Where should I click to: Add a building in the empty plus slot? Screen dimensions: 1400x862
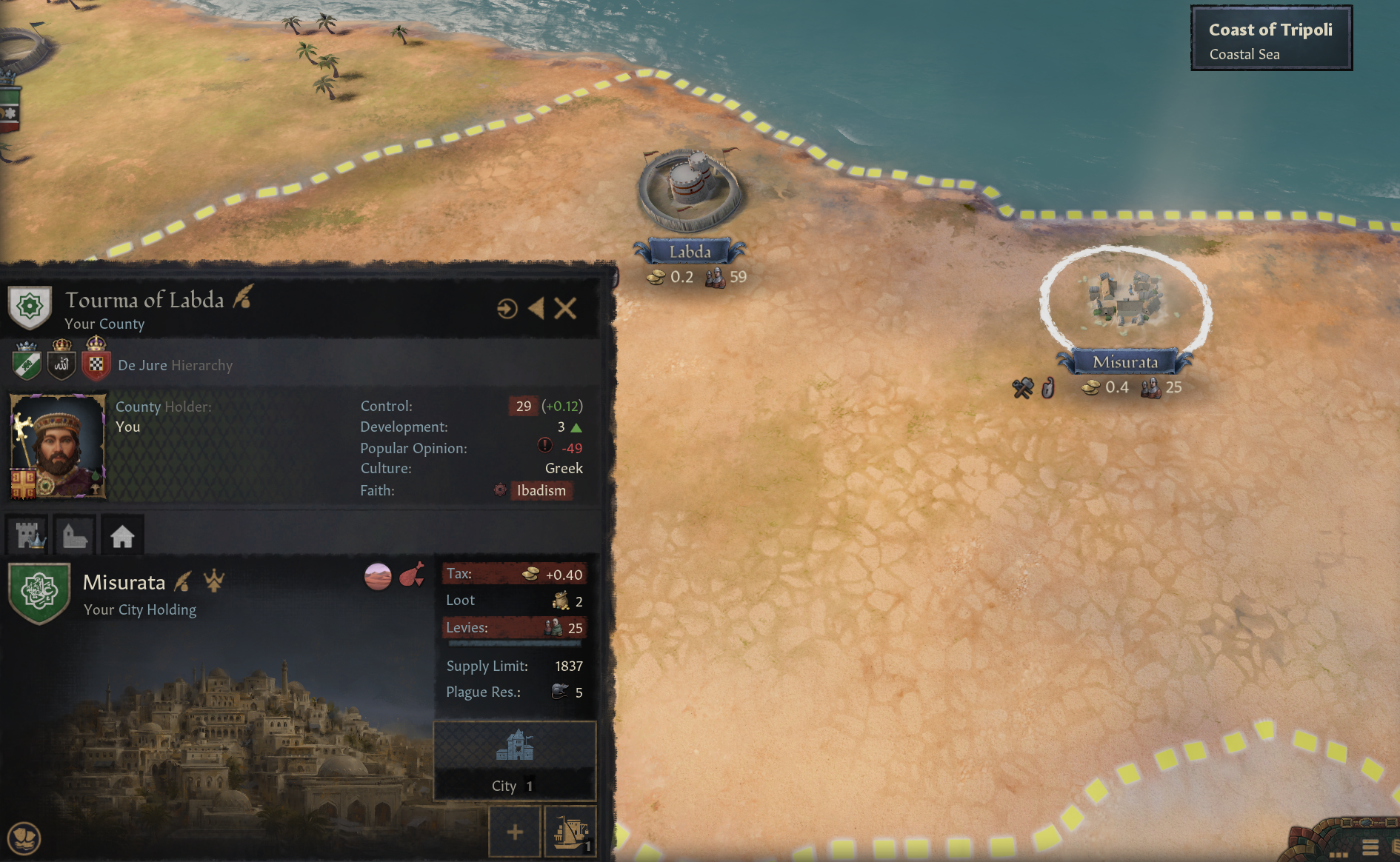[515, 832]
